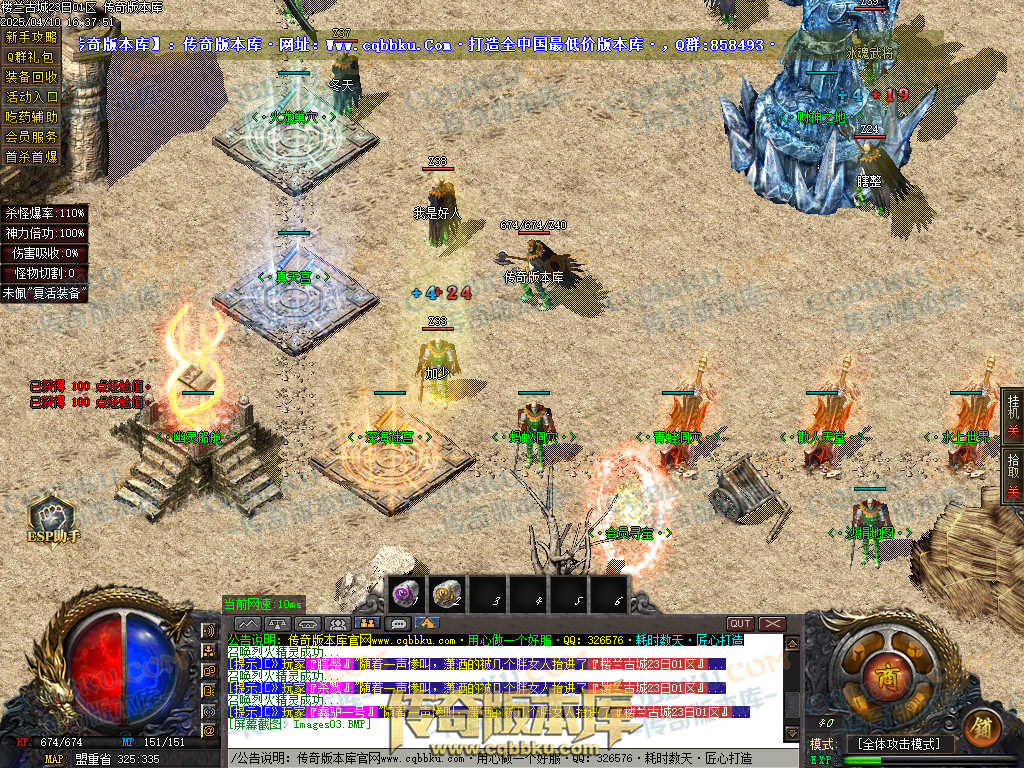Use the orange scroll in hotbar slot 2

(x=447, y=594)
